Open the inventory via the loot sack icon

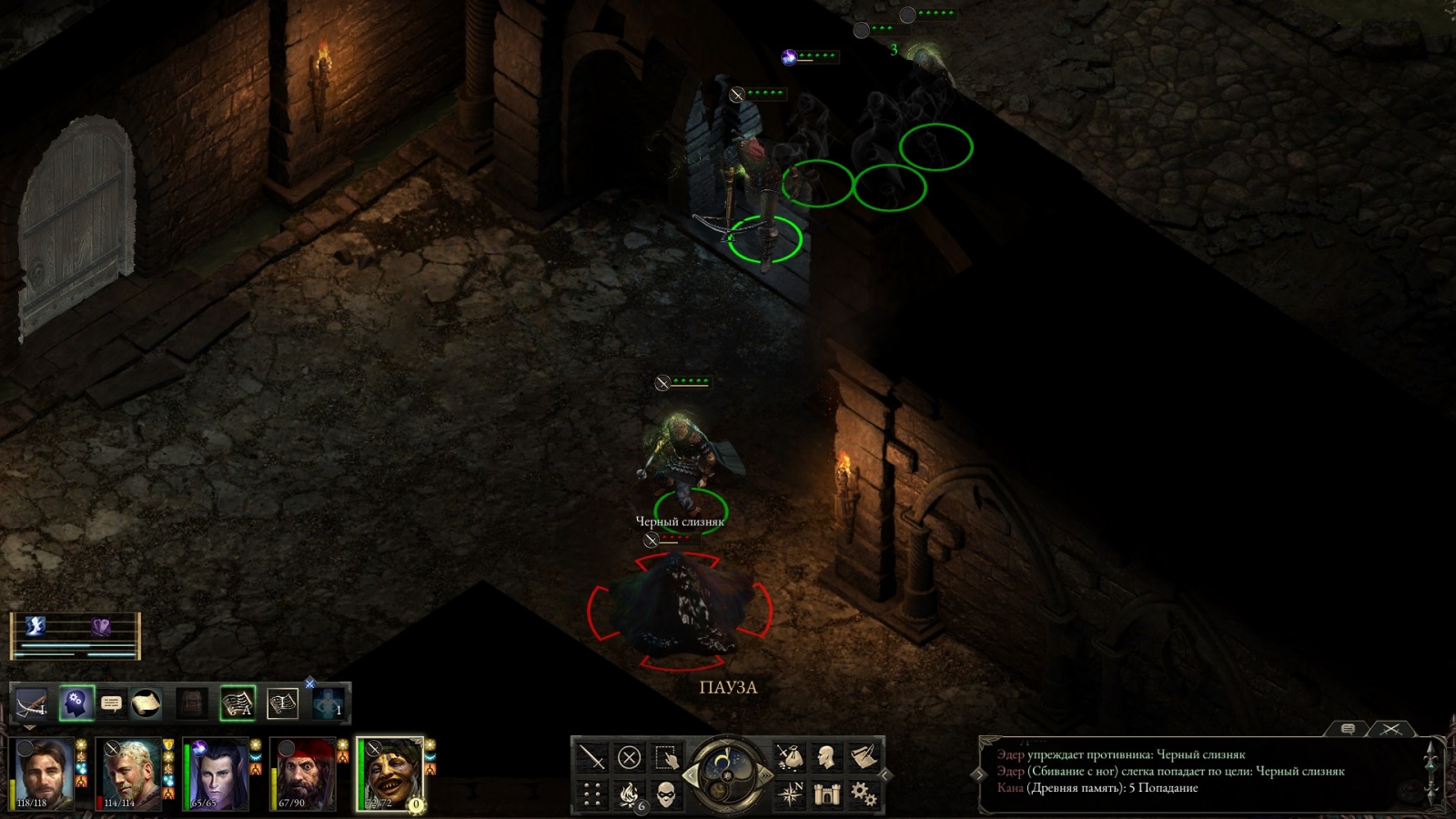[x=789, y=757]
